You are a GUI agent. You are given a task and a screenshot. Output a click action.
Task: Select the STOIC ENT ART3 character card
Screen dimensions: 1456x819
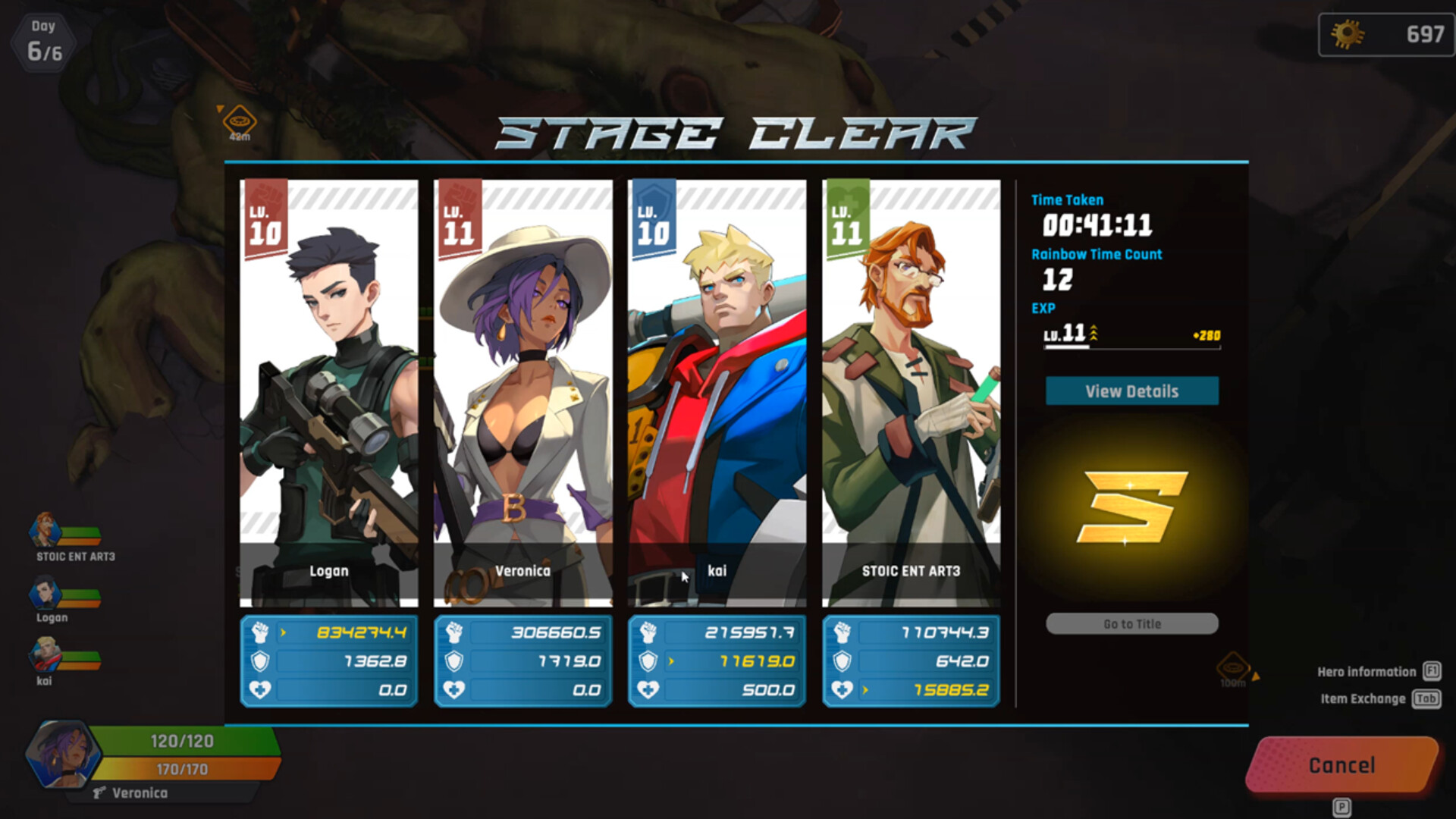pos(911,393)
